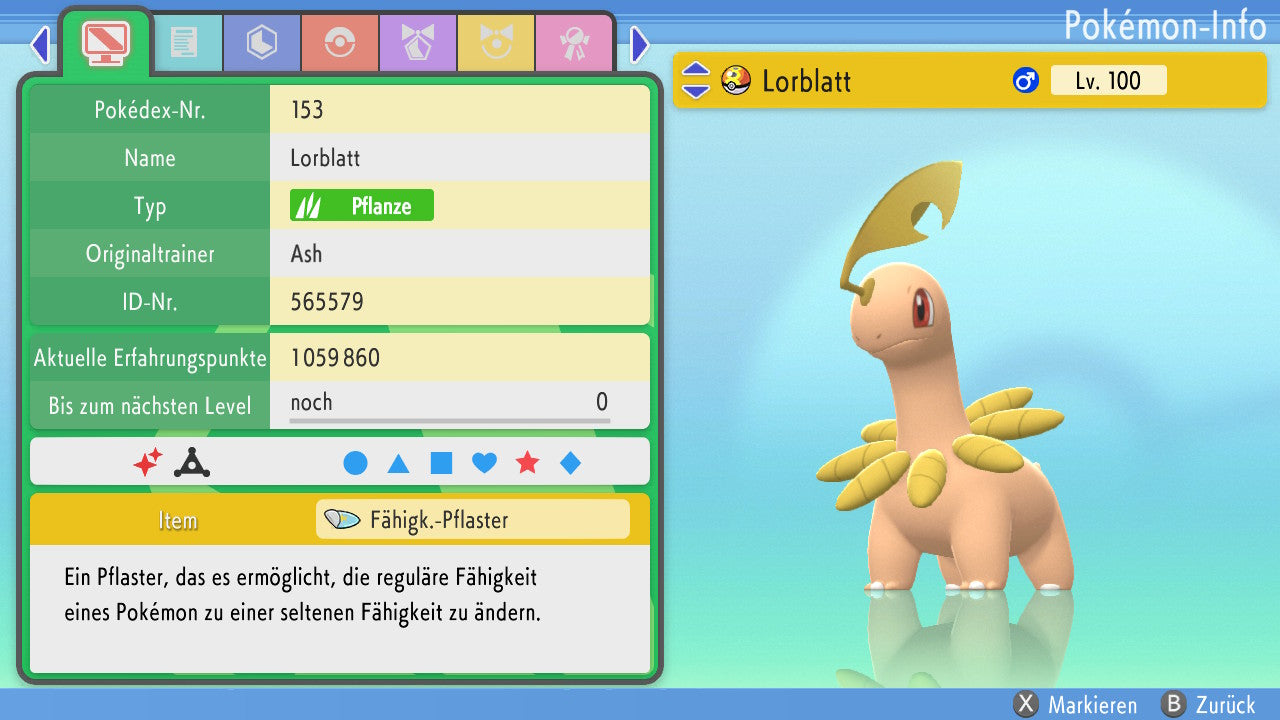Toggle the blue circle marking
Image resolution: width=1280 pixels, height=720 pixels.
355,463
